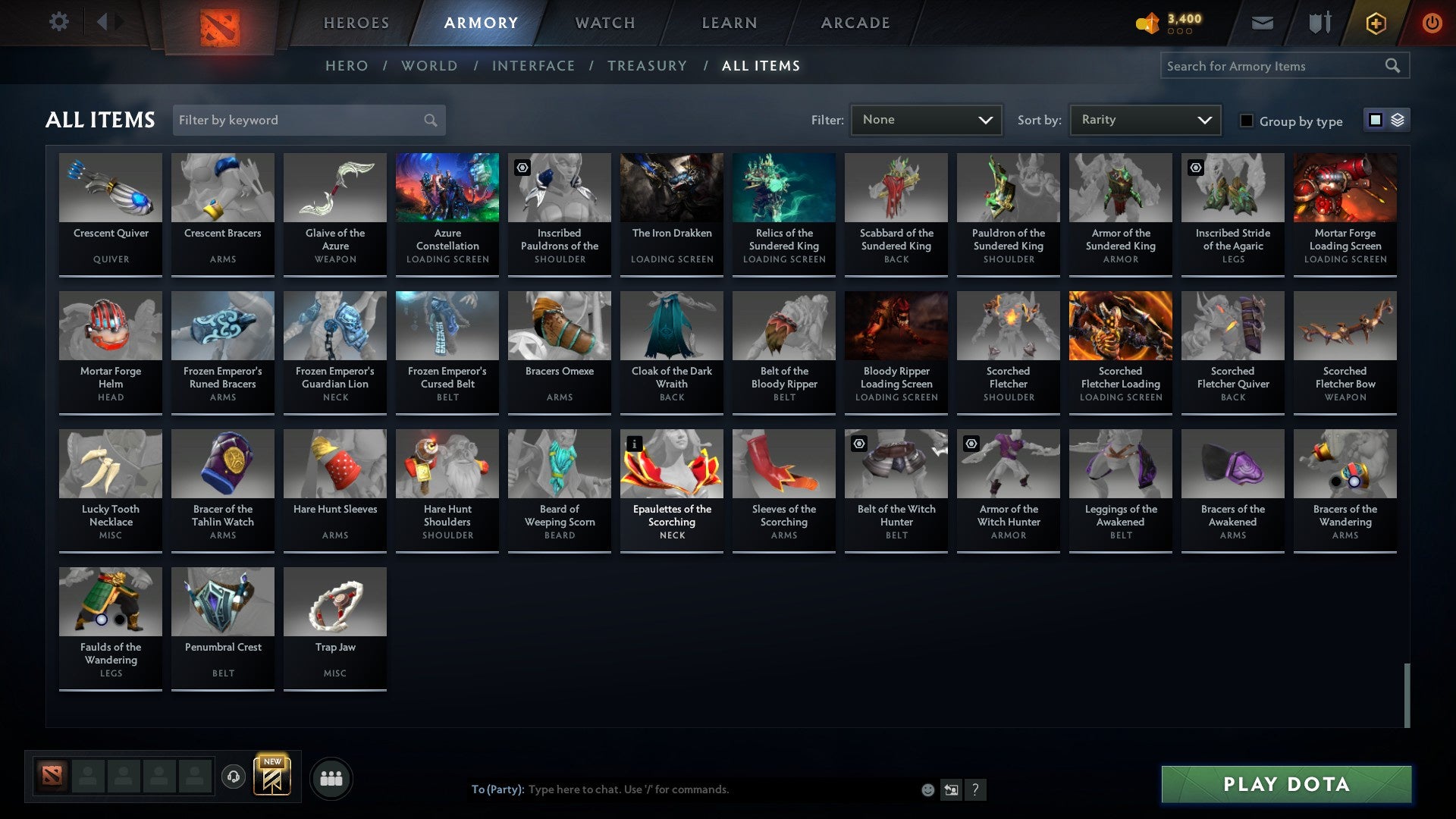This screenshot has height=819, width=1456.
Task: Open the mail inbox icon
Action: coord(1262,23)
